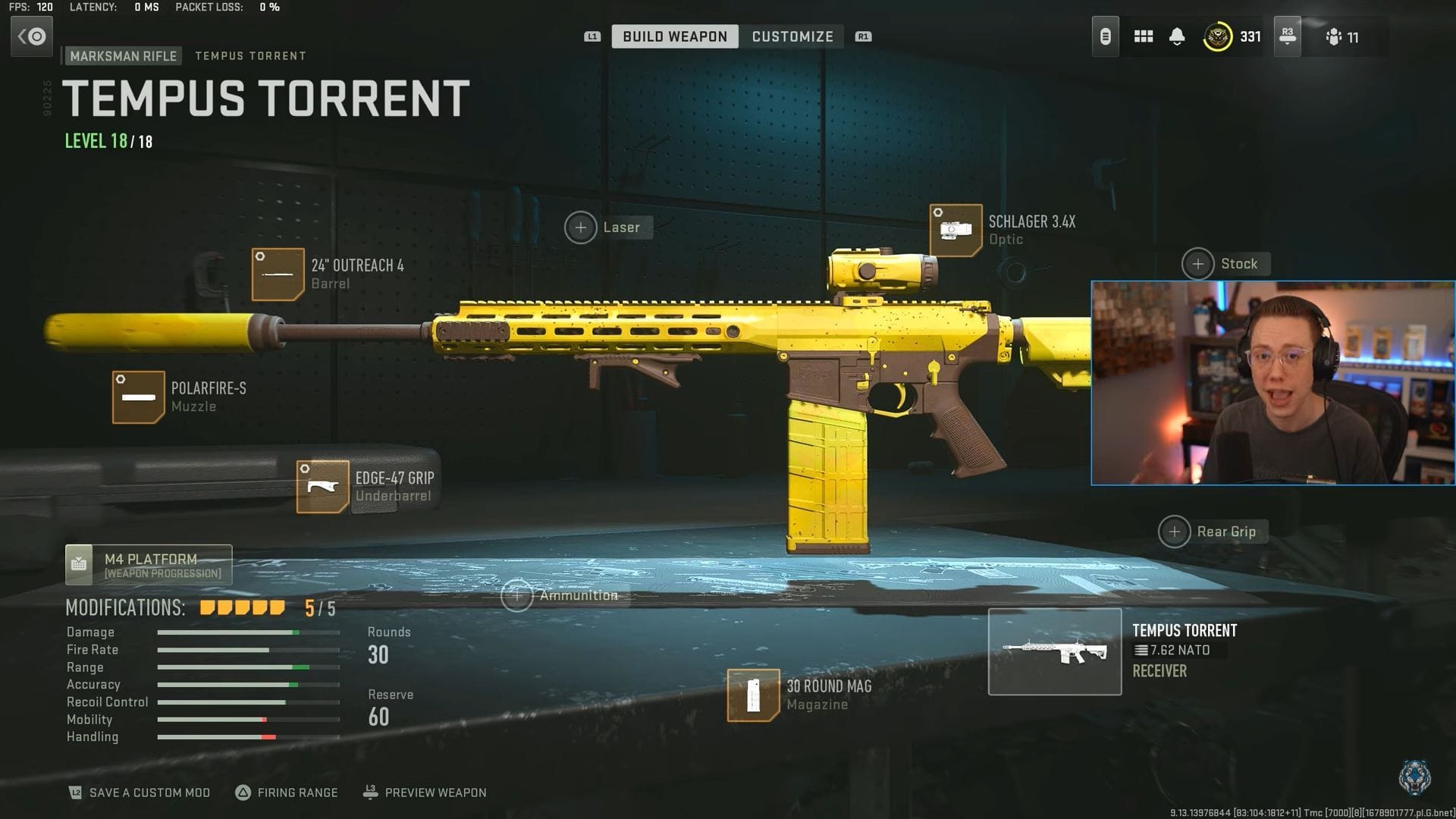Check the CoD Points balance icon
Image resolution: width=1456 pixels, height=819 pixels.
tap(1219, 36)
